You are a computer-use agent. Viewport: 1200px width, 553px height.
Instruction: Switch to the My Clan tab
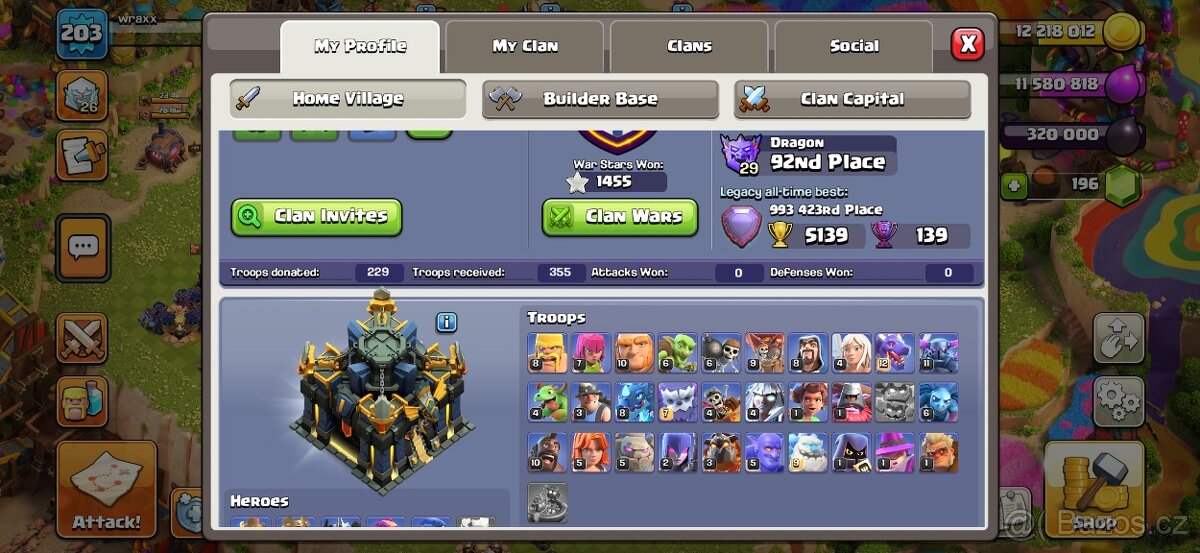pos(525,46)
